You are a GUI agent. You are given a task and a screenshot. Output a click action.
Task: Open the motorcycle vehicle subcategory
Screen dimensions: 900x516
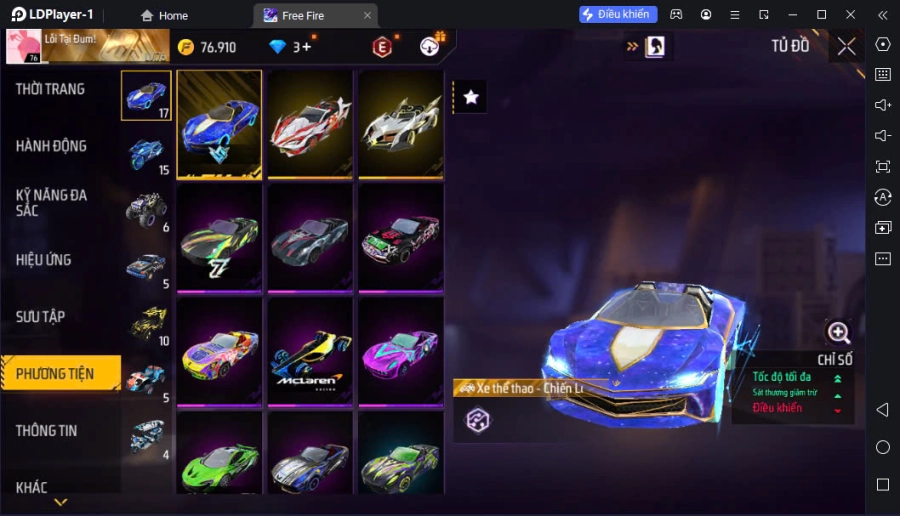click(146, 153)
